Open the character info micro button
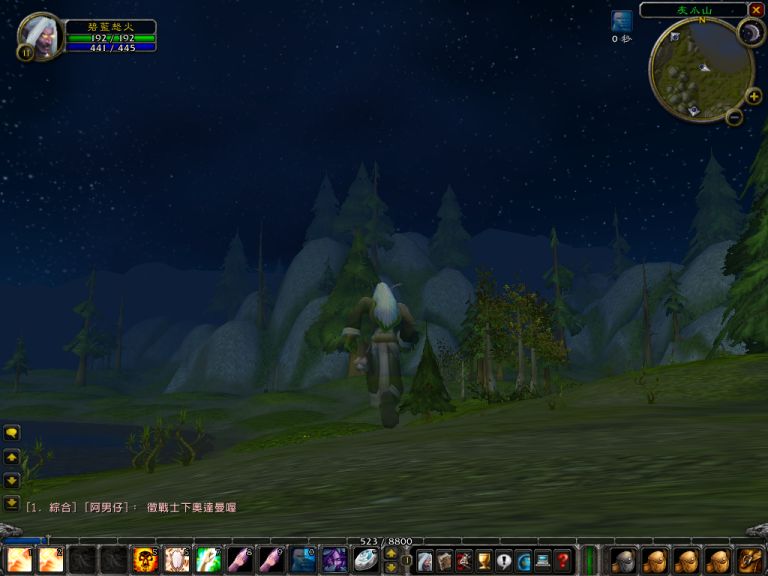The height and width of the screenshot is (576, 768). coord(424,561)
